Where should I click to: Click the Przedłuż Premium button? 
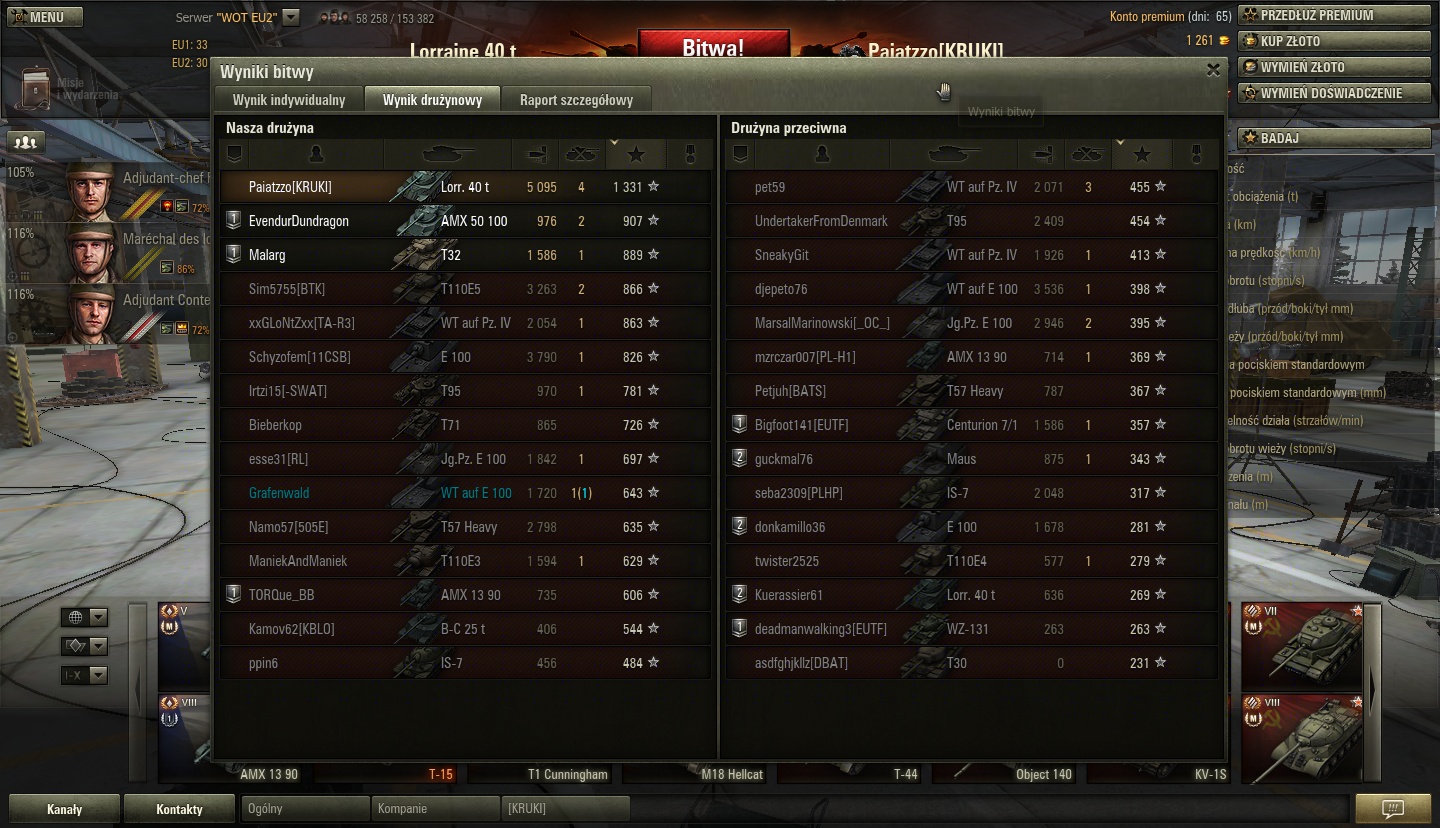1335,15
